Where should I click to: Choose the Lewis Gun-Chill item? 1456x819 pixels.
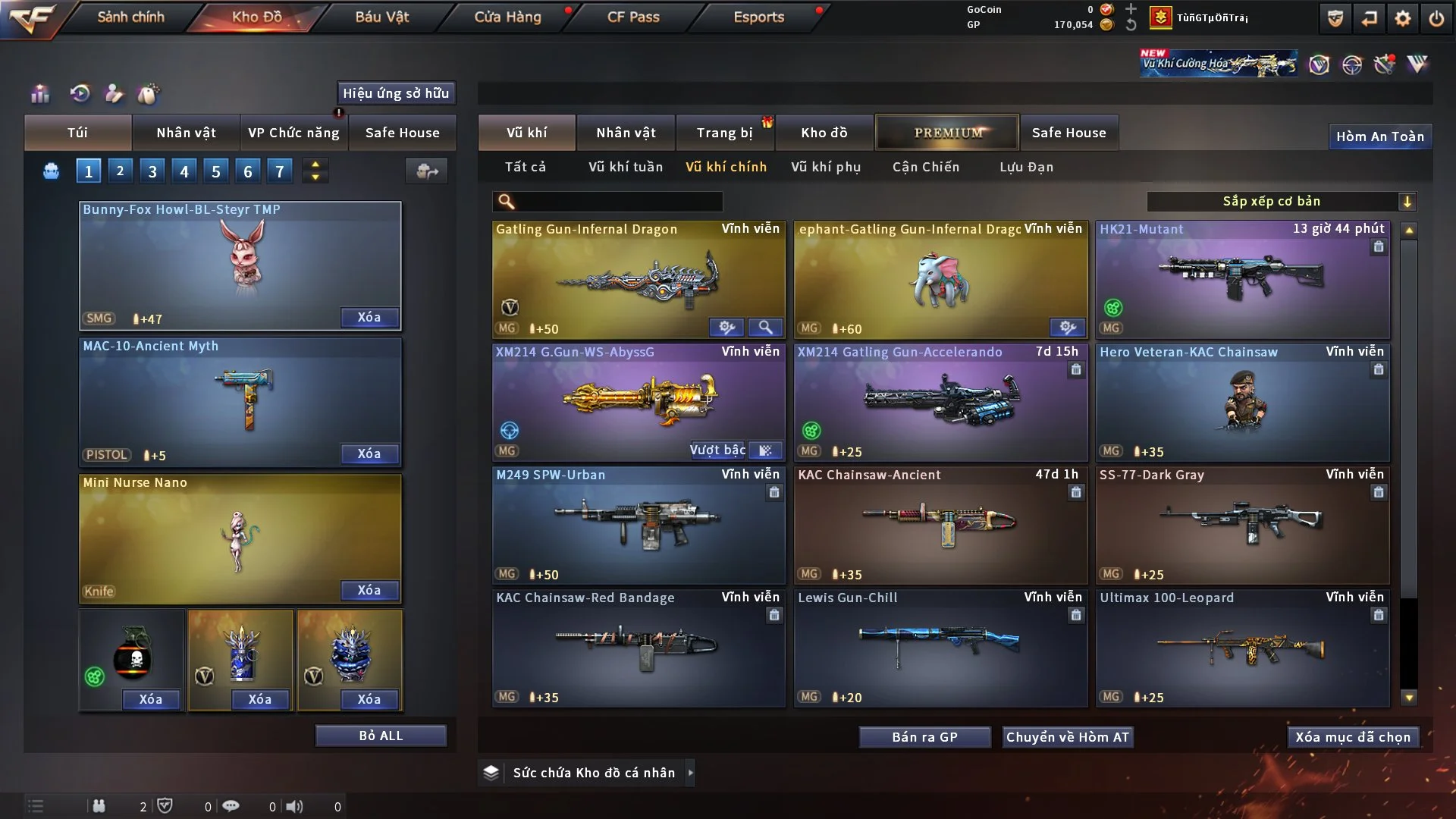[x=940, y=648]
